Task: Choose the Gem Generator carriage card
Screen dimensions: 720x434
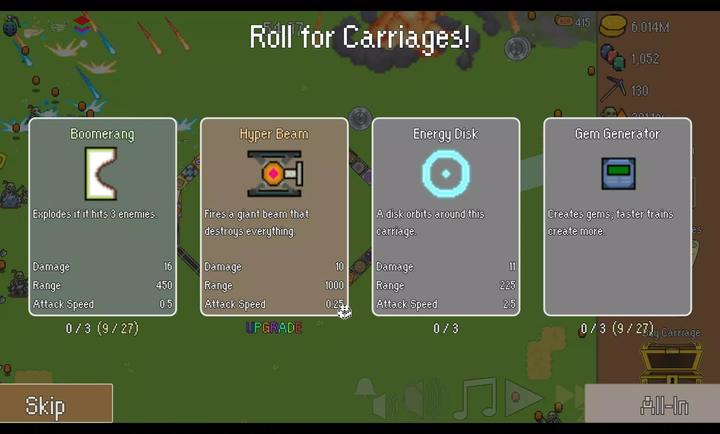Action: [x=617, y=216]
